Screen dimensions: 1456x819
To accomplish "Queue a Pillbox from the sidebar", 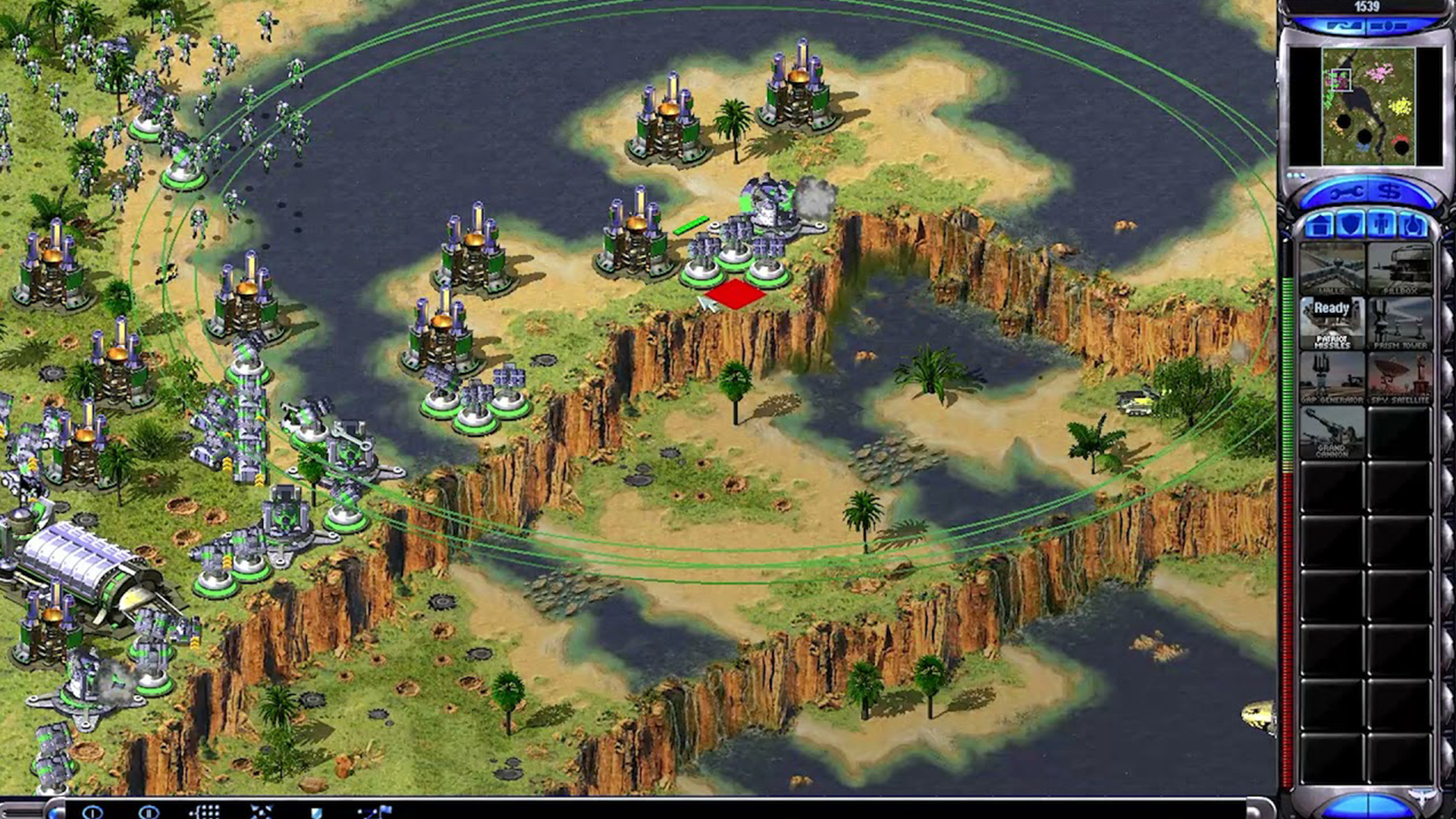I will tap(1400, 268).
